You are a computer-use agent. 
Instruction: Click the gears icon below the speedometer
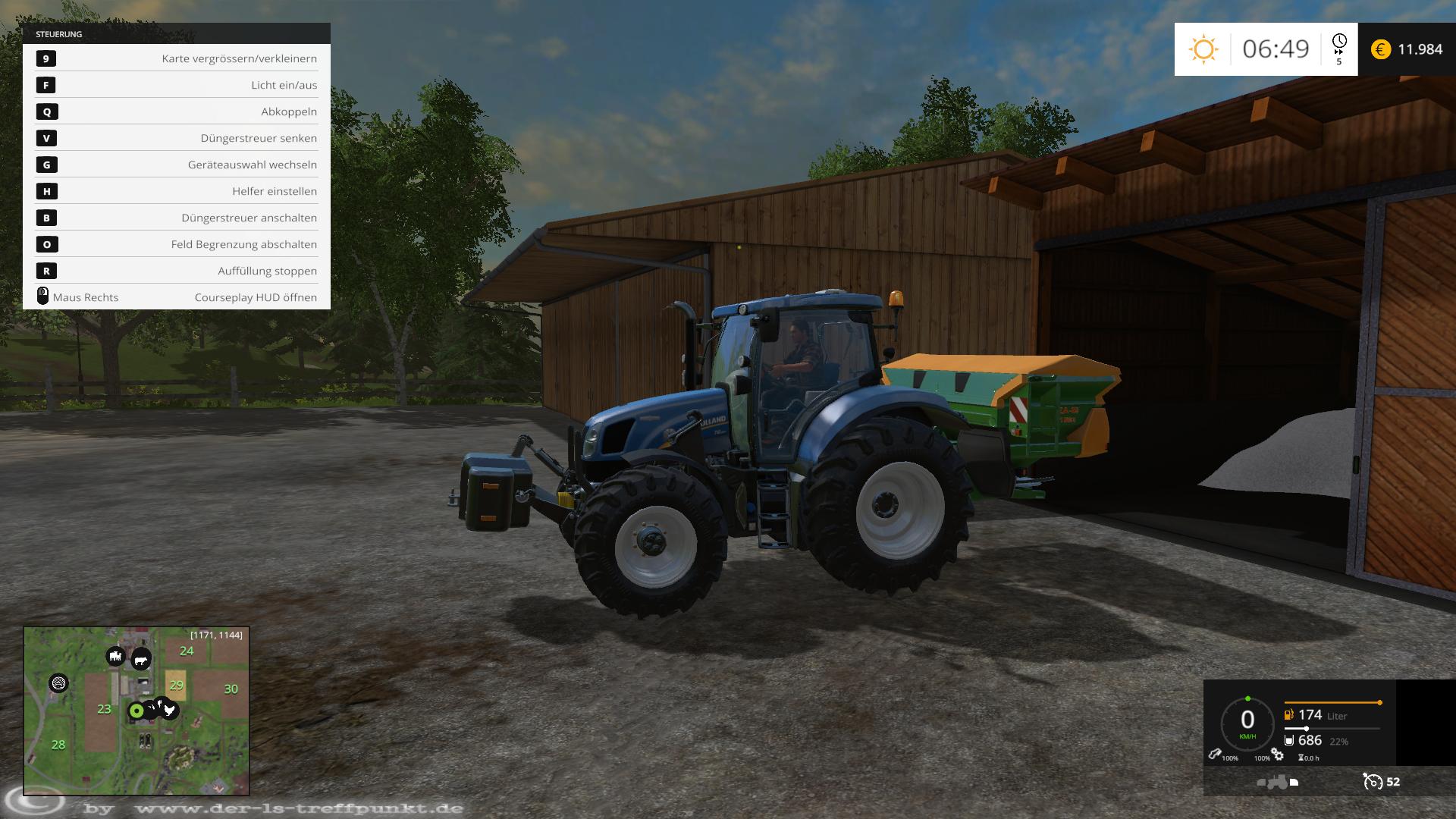(x=1278, y=755)
